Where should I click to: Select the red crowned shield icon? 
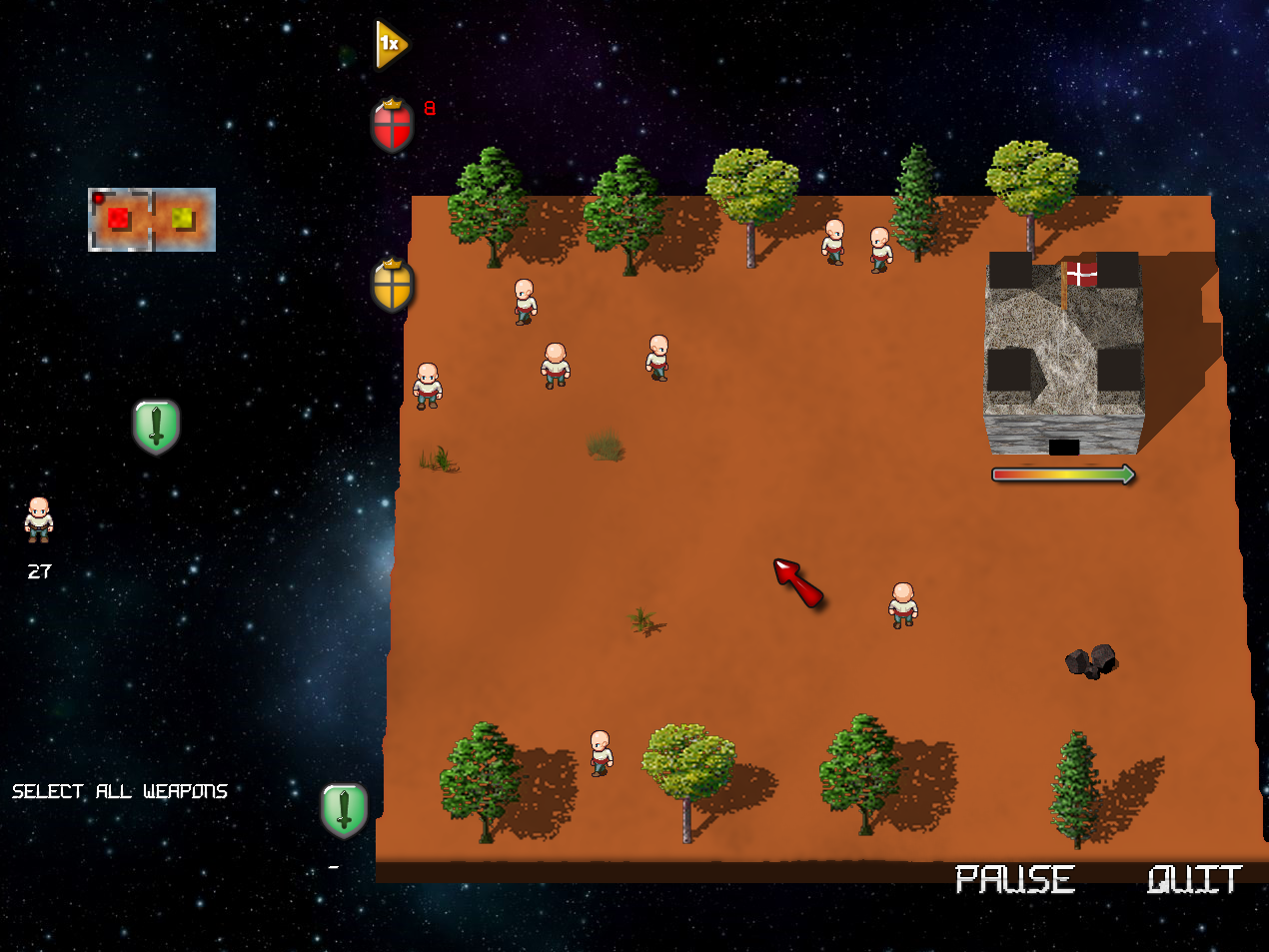tap(392, 127)
